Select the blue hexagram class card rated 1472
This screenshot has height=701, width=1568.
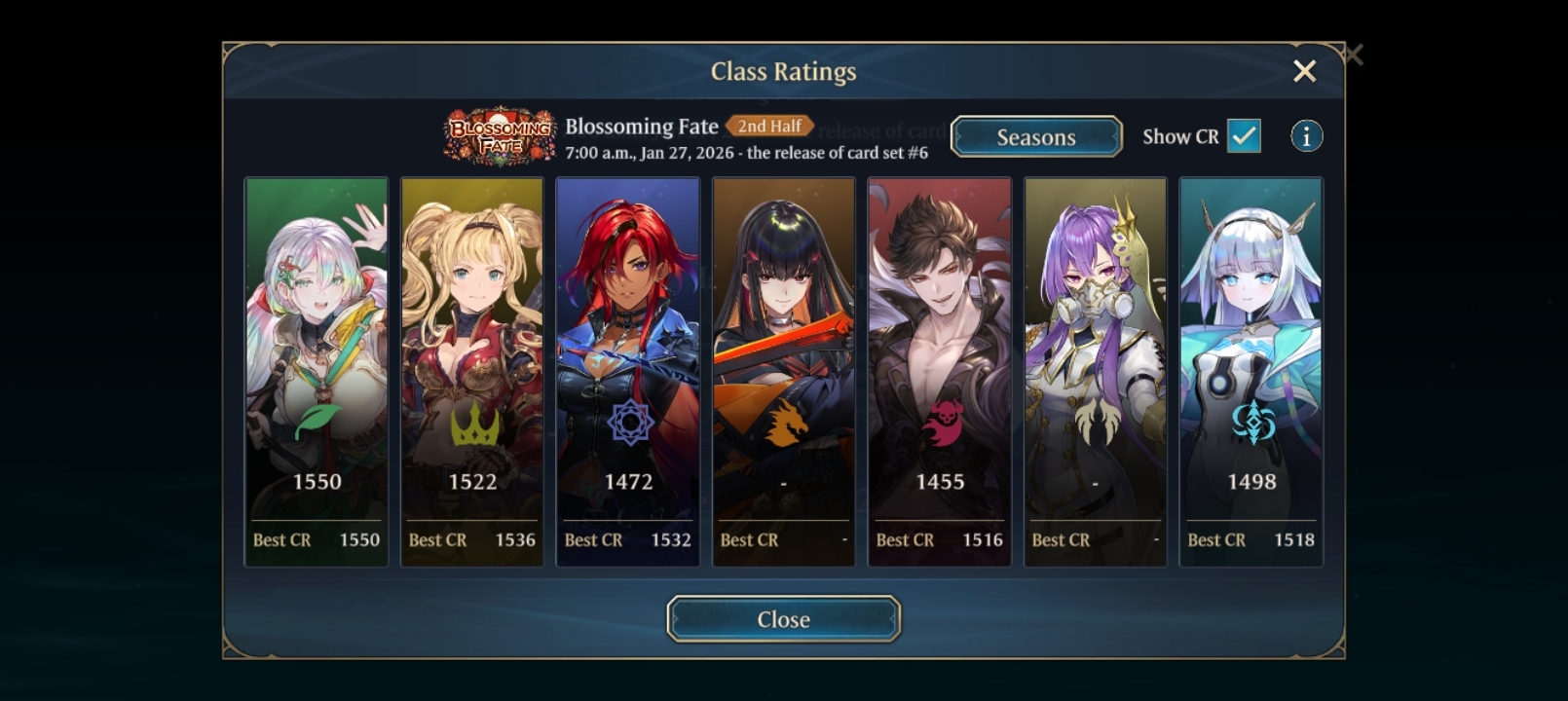[628, 371]
